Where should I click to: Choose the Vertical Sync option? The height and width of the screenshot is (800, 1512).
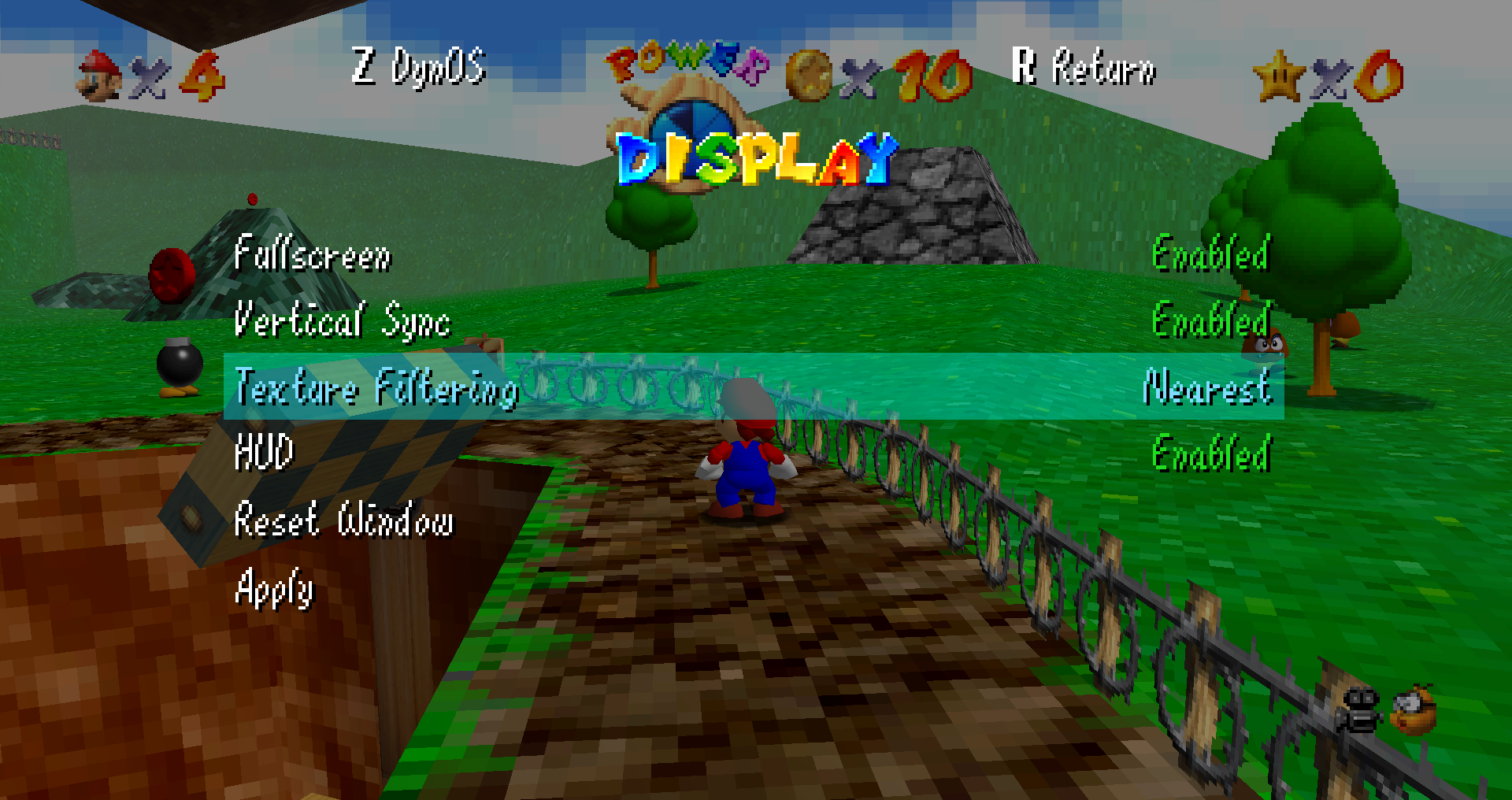click(x=343, y=320)
